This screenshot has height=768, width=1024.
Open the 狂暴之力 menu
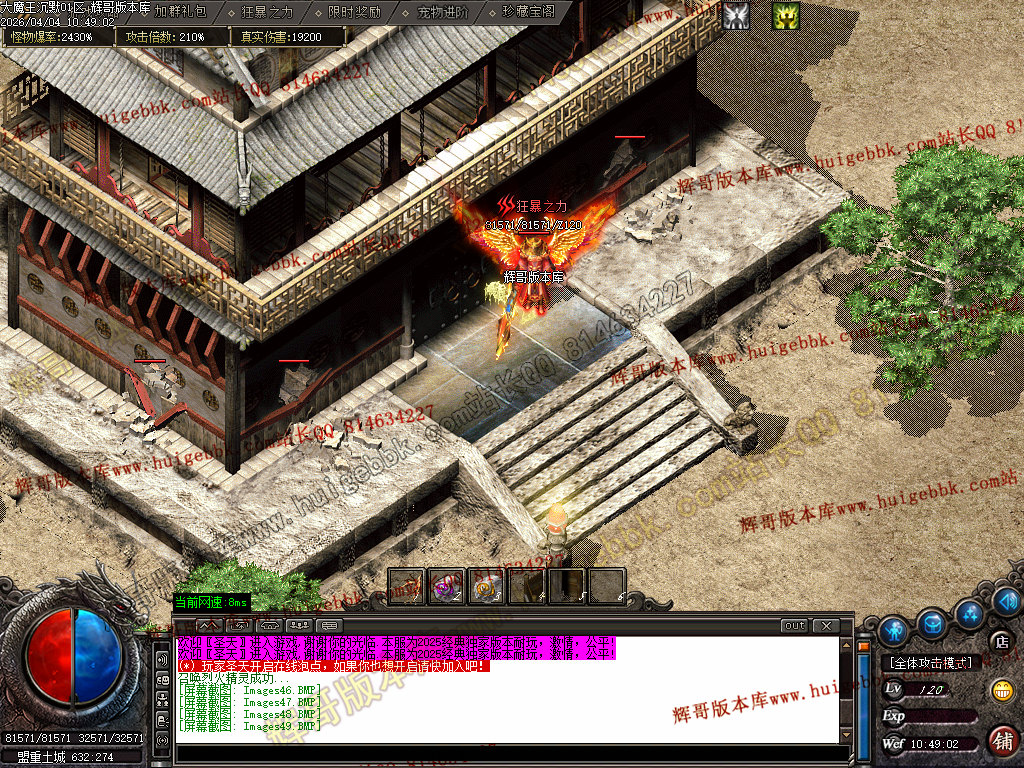[267, 13]
